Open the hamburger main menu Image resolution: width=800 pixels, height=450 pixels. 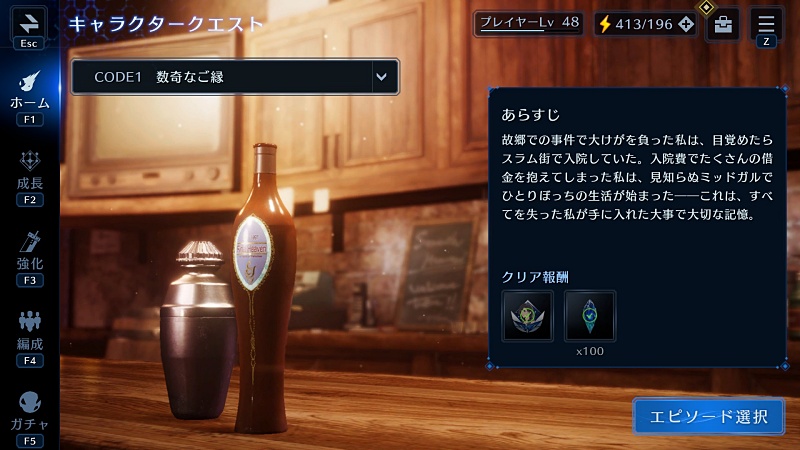tap(766, 22)
